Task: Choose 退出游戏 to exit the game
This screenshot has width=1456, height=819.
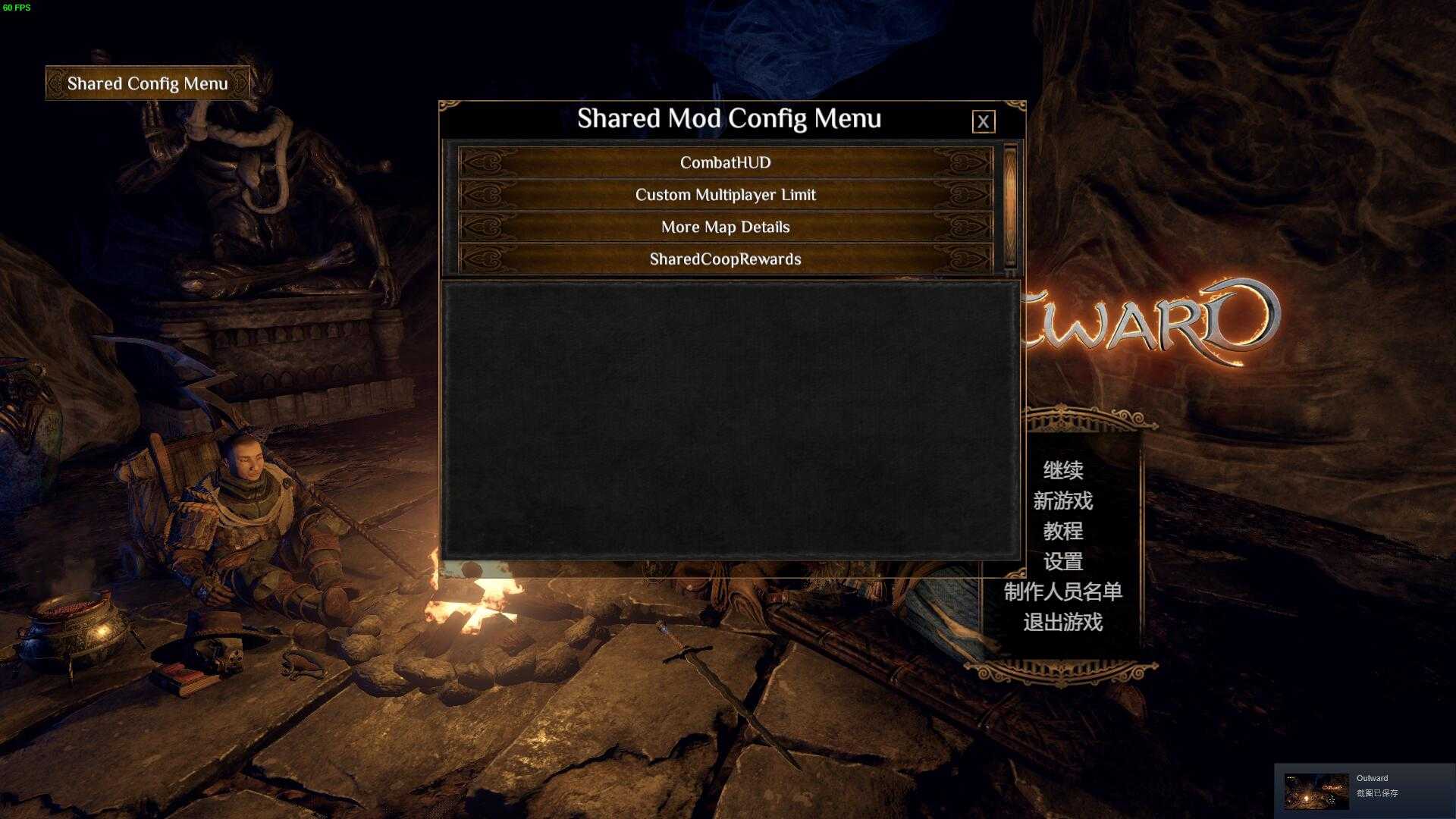Action: click(x=1065, y=623)
